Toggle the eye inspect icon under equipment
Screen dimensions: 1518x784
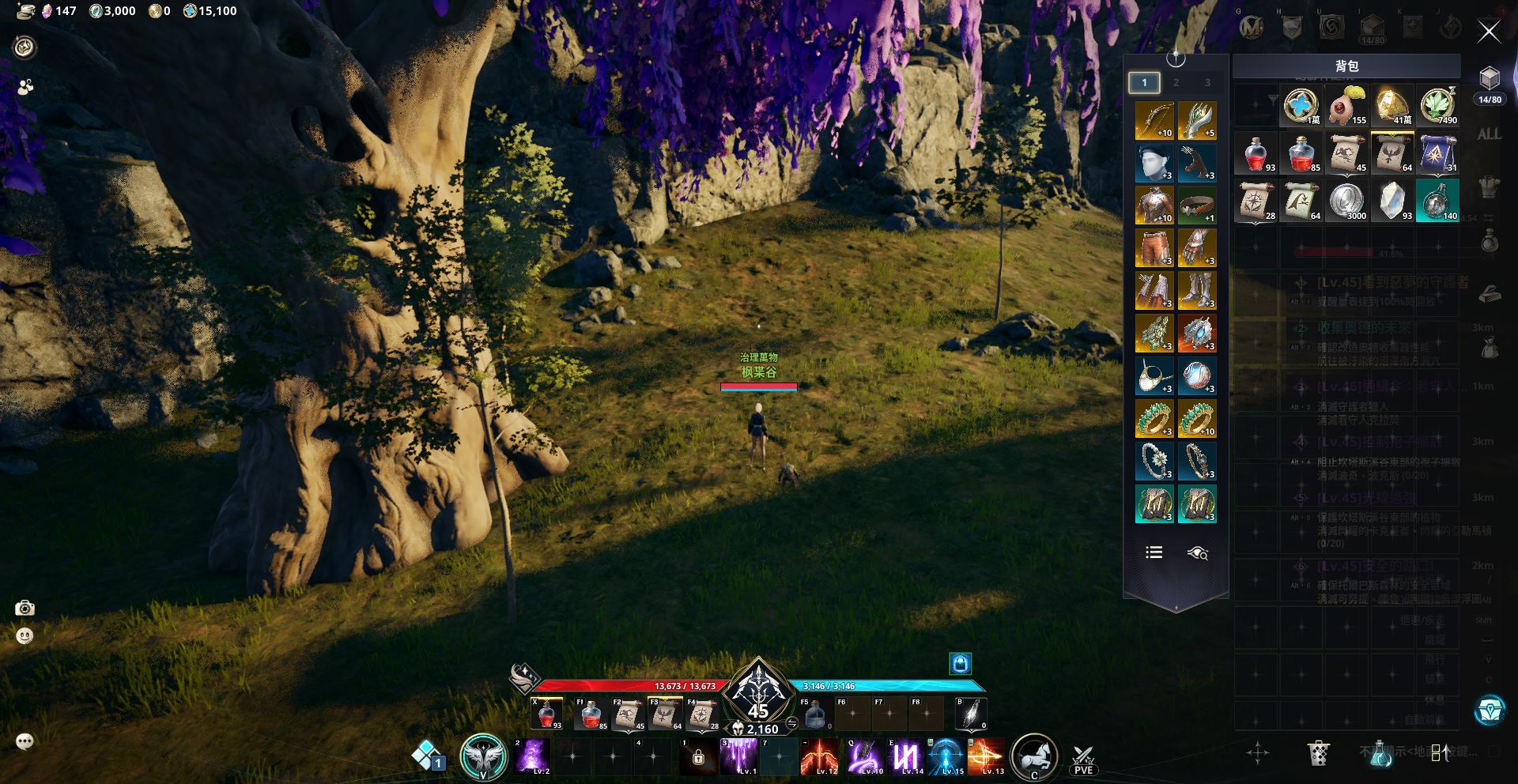point(1197,552)
